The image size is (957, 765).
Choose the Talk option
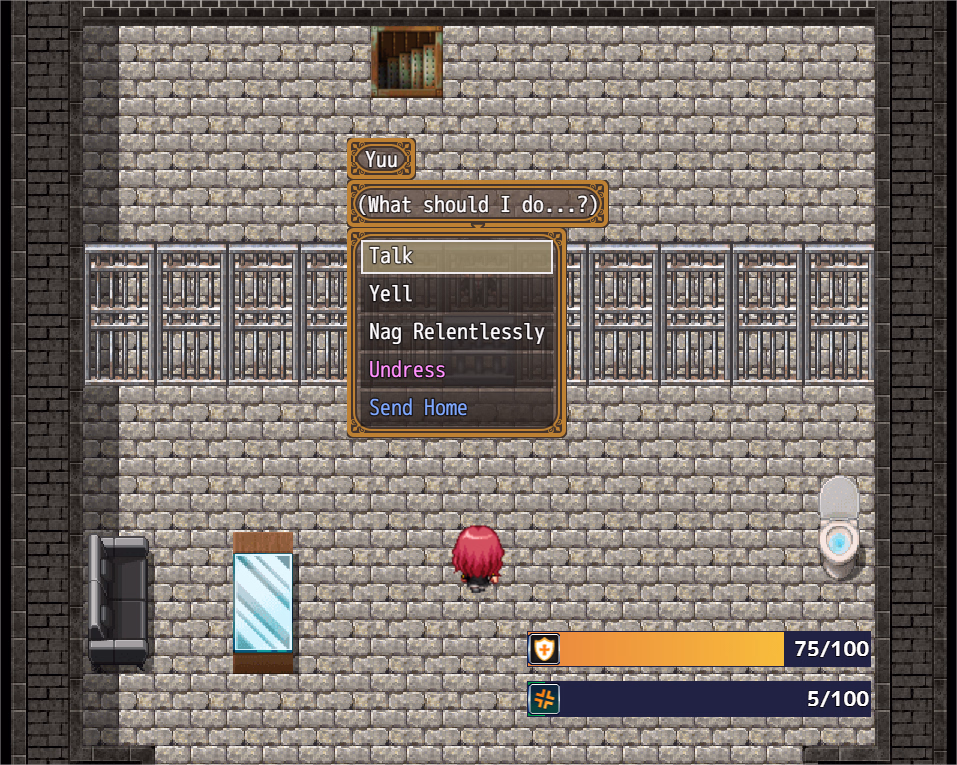pyautogui.click(x=456, y=256)
